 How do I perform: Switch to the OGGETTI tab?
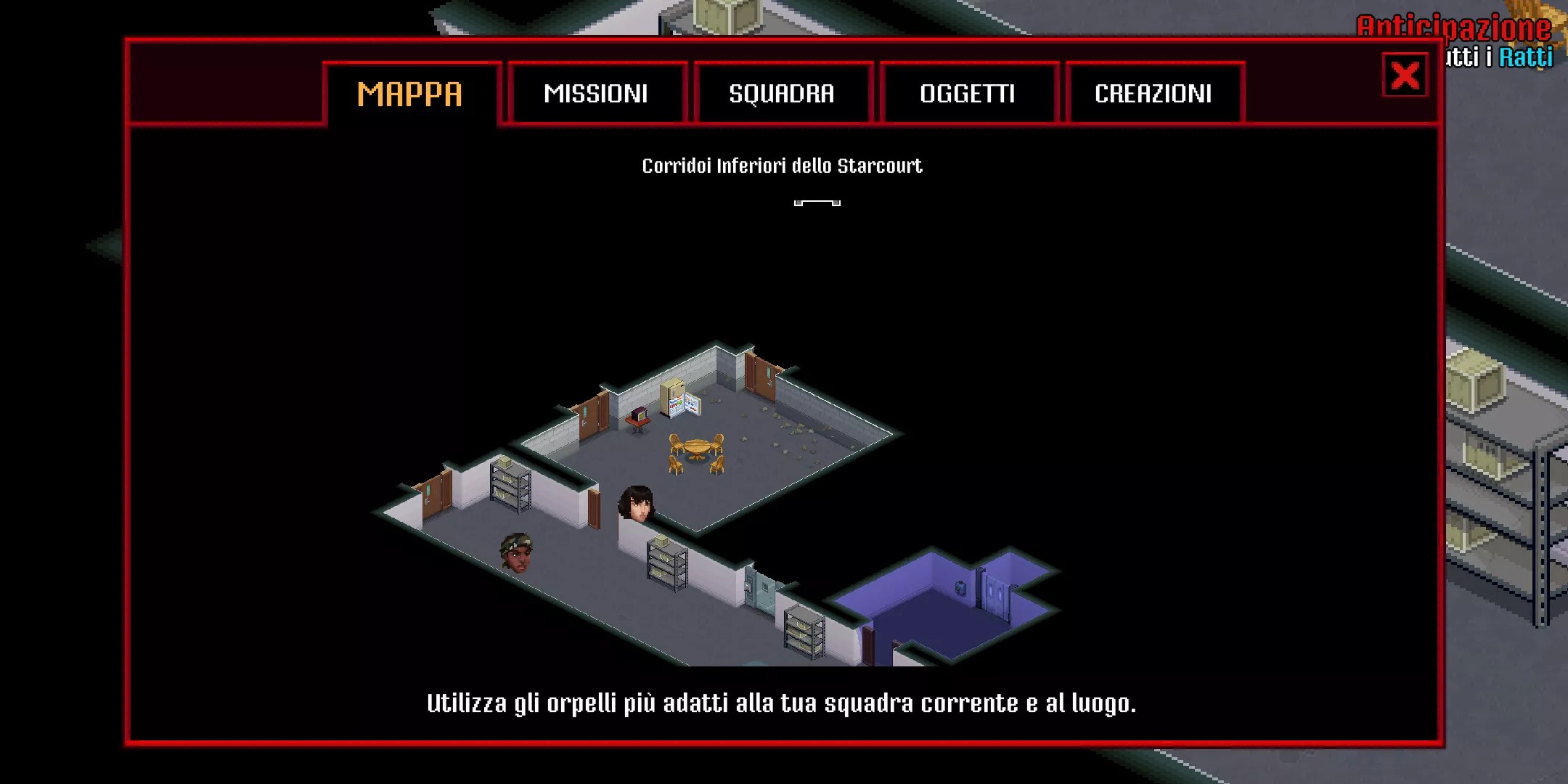[968, 93]
